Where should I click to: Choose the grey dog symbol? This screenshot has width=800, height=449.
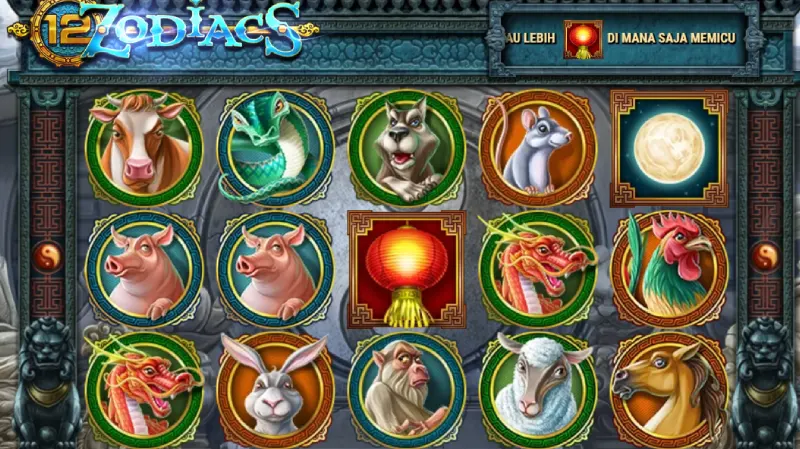click(x=406, y=148)
